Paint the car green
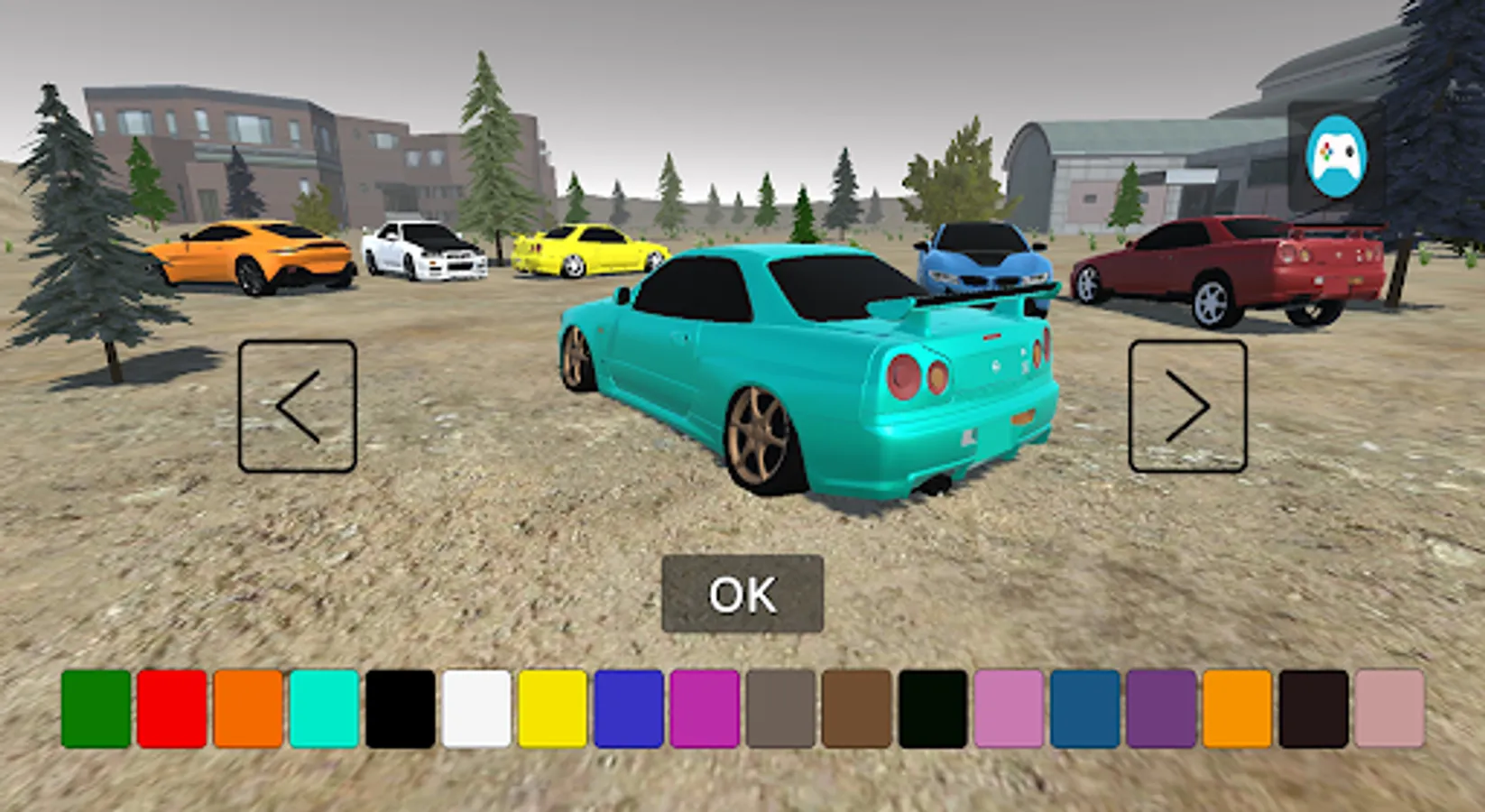The image size is (1485, 812). pyautogui.click(x=97, y=708)
